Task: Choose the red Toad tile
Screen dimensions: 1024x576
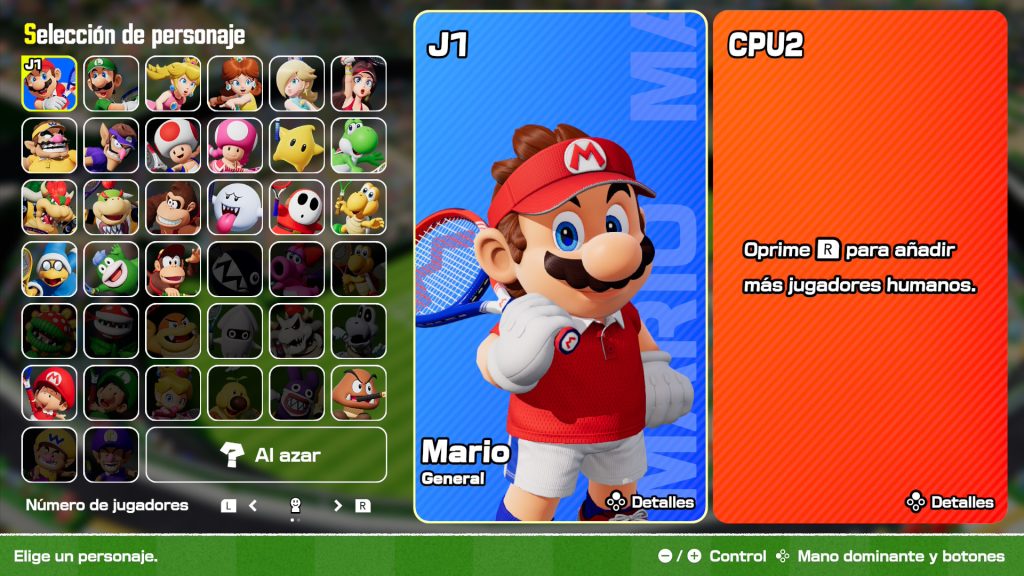Action: click(x=173, y=145)
